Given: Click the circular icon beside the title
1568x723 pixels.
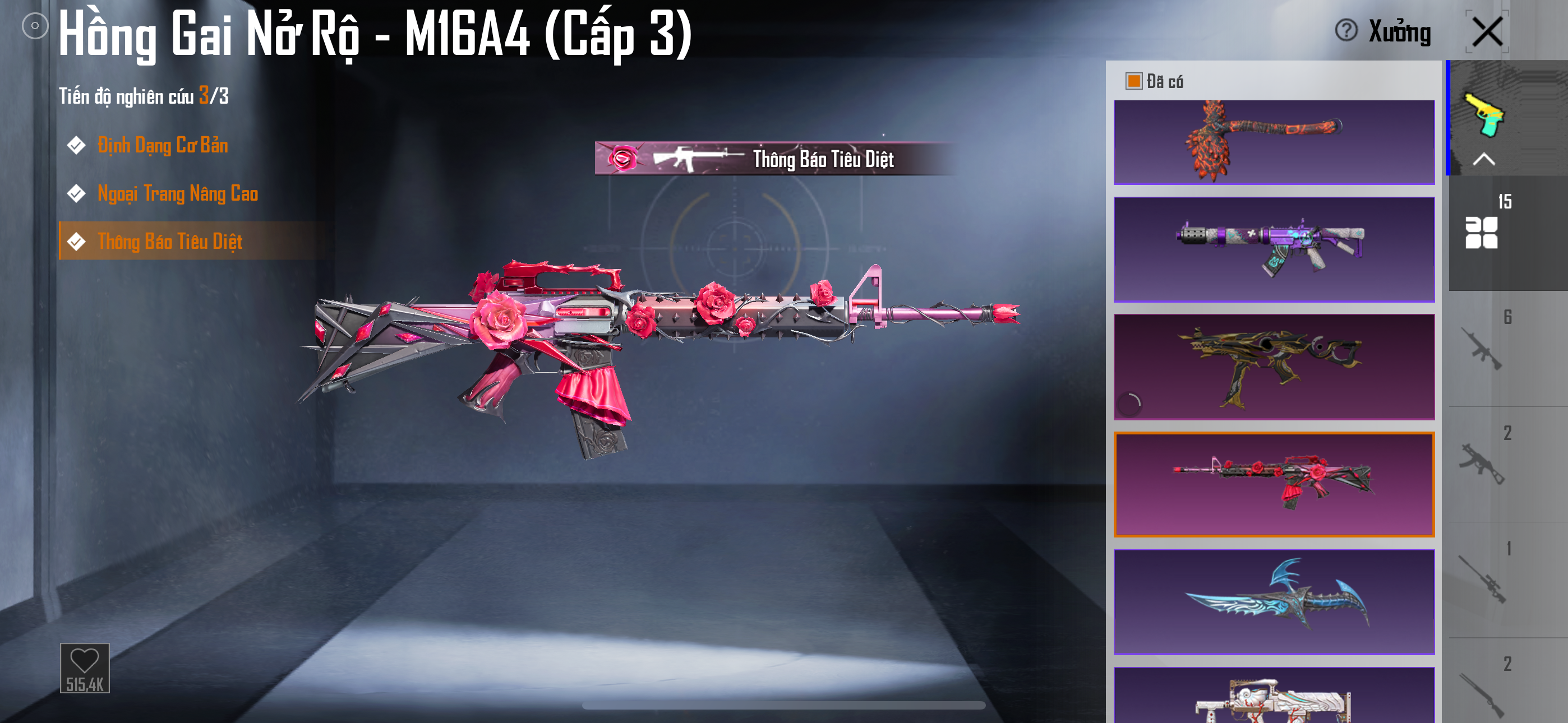Looking at the screenshot, I should 35,26.
